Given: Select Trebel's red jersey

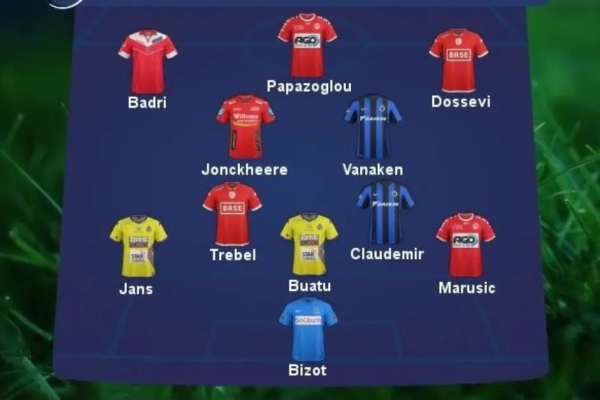Looking at the screenshot, I should point(232,214).
